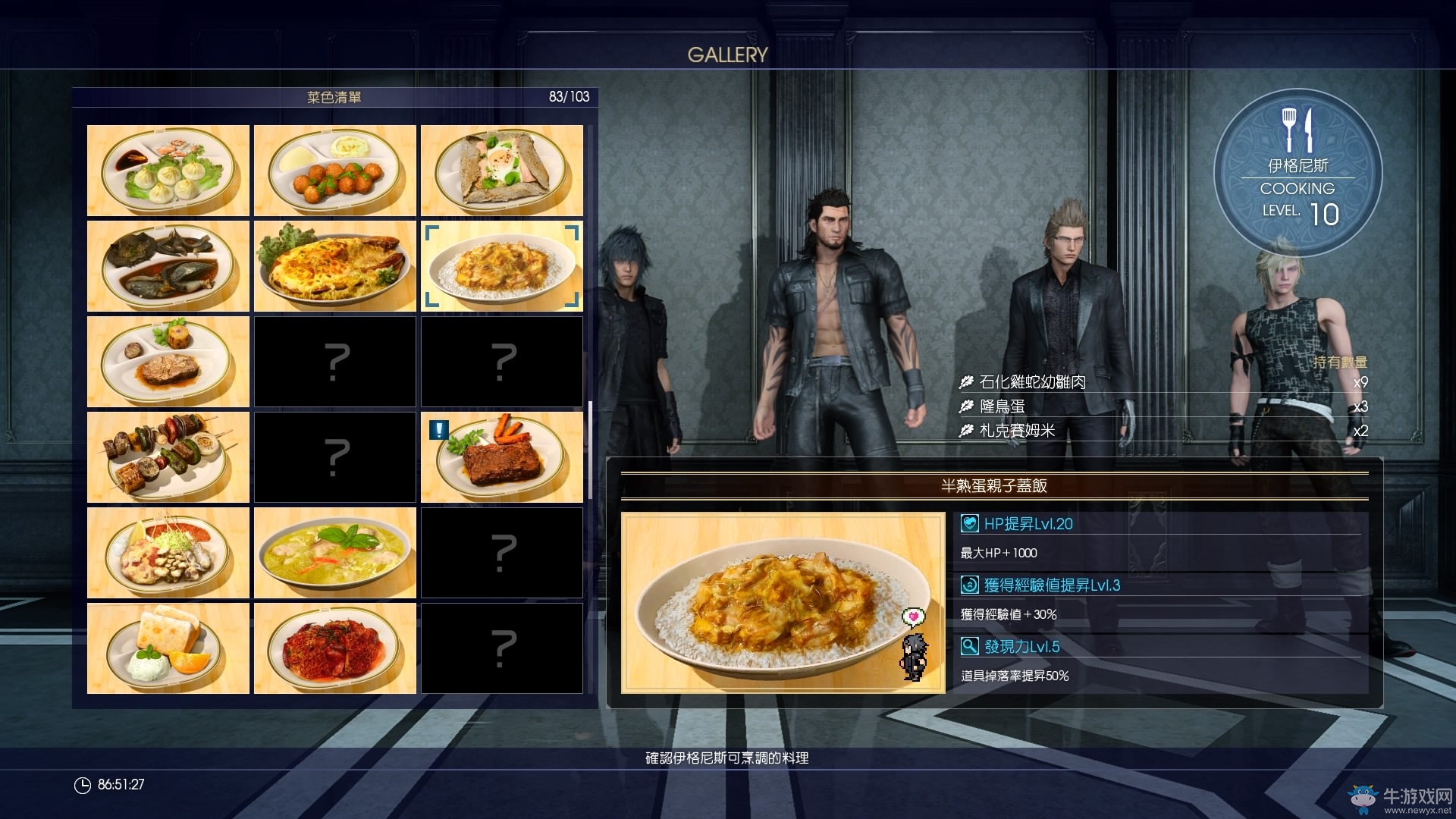Click the blue exclamation badge on the meatloaf recipe
This screenshot has width=1456, height=819.
[x=438, y=431]
